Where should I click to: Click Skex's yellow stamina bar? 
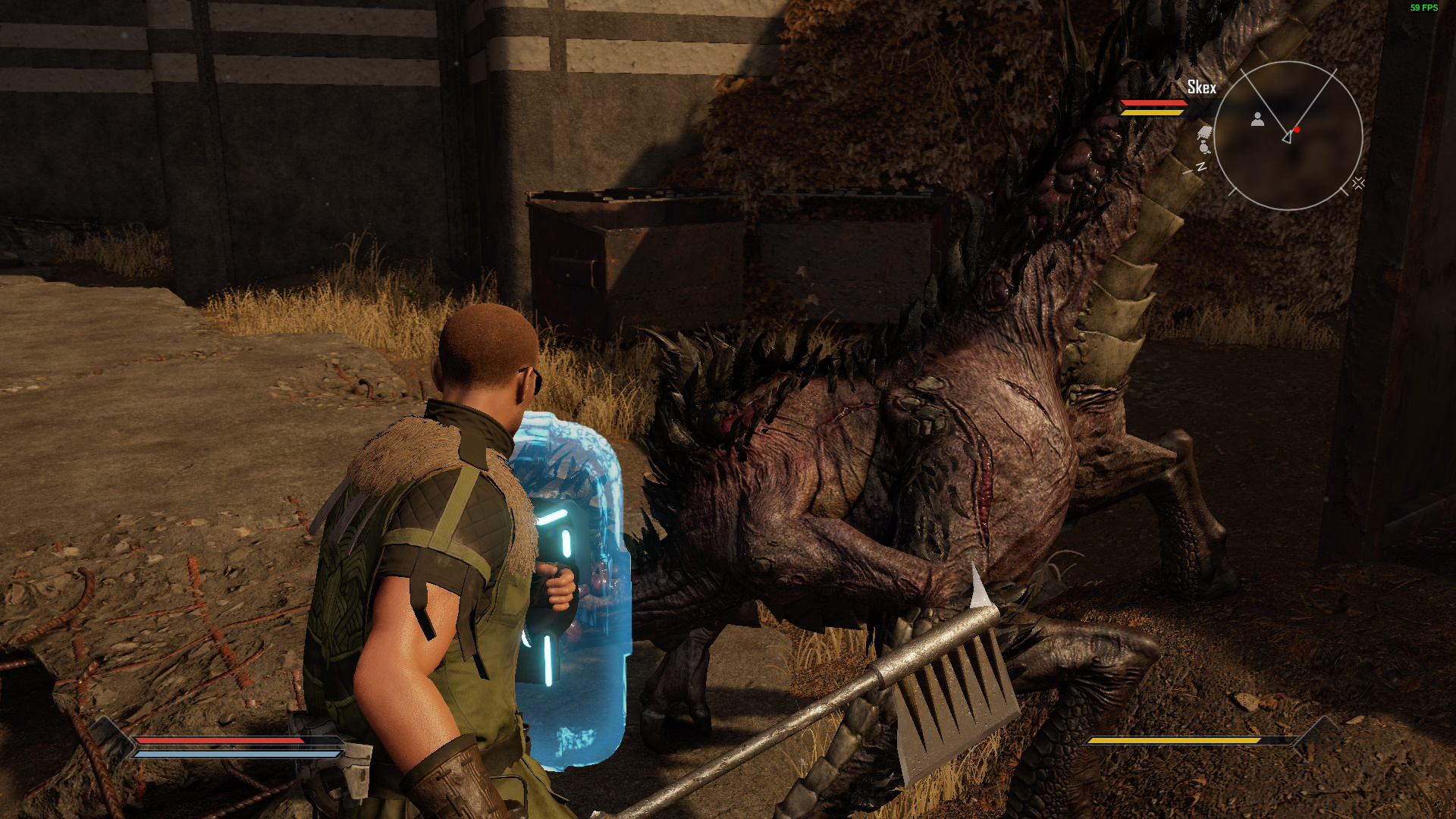point(1153,113)
